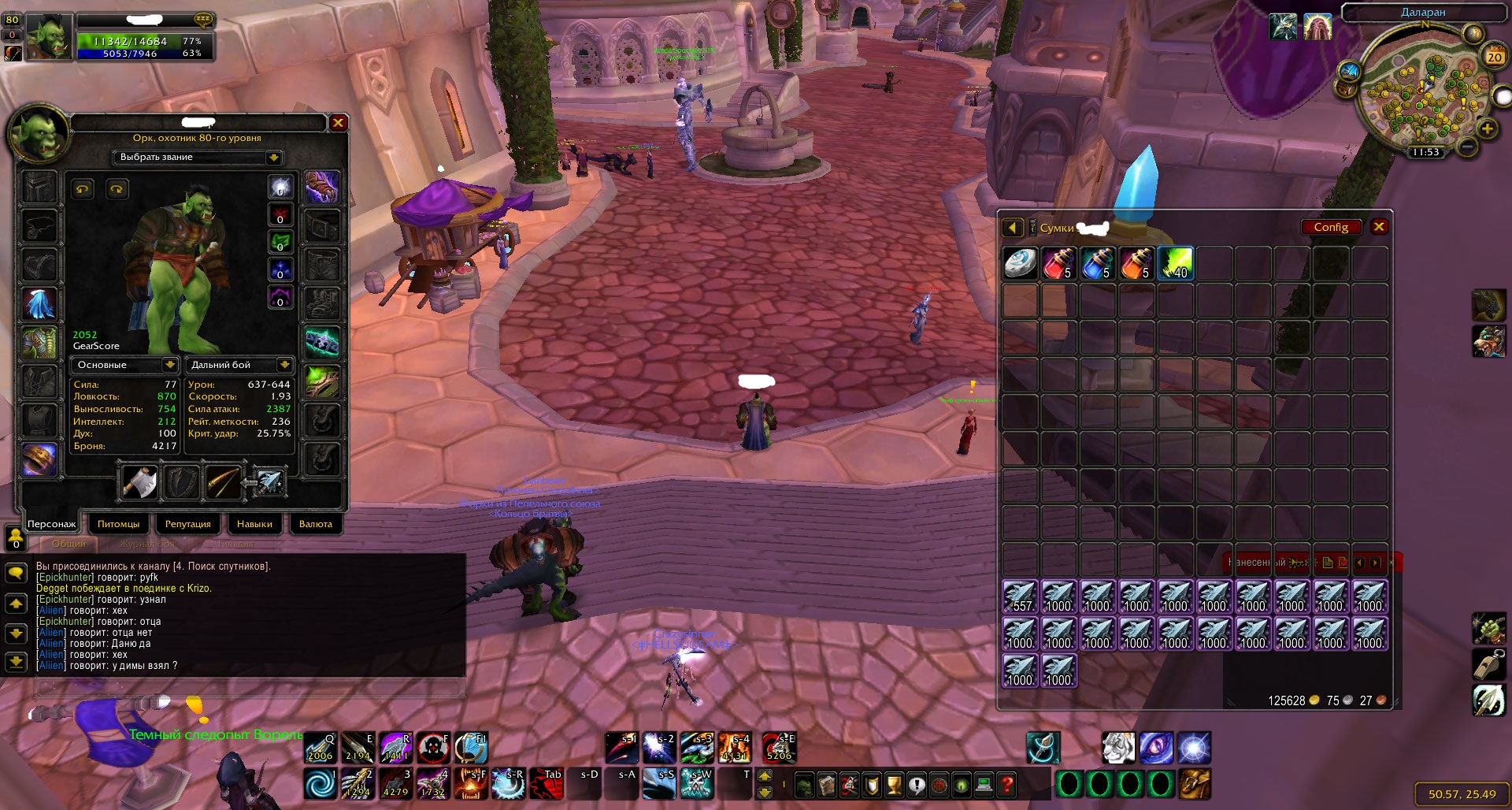Viewport: 1512px width, 810px height.
Task: Zoom in on the minimap
Action: (x=1487, y=129)
